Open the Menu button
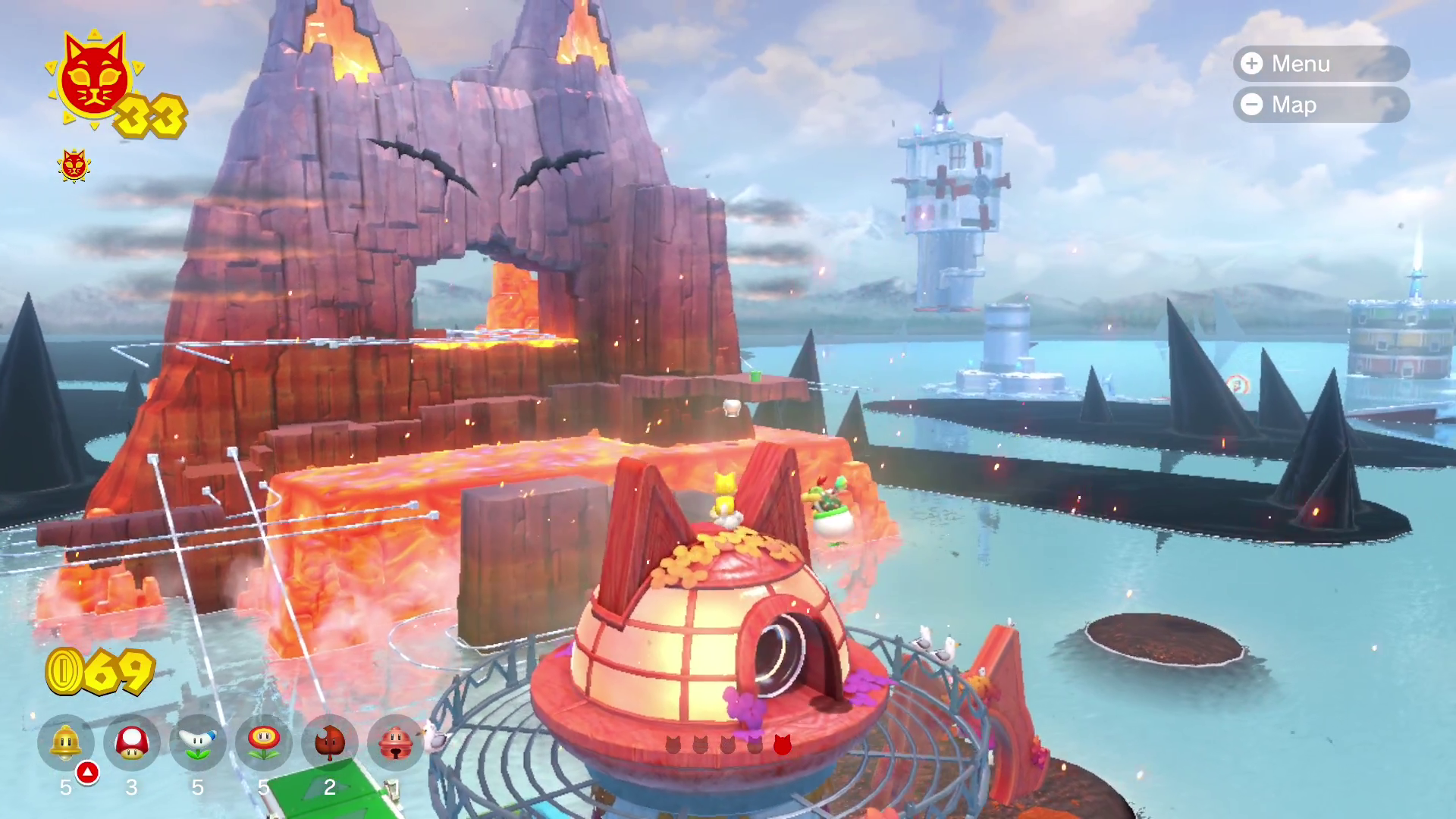1456x819 pixels. point(1320,64)
